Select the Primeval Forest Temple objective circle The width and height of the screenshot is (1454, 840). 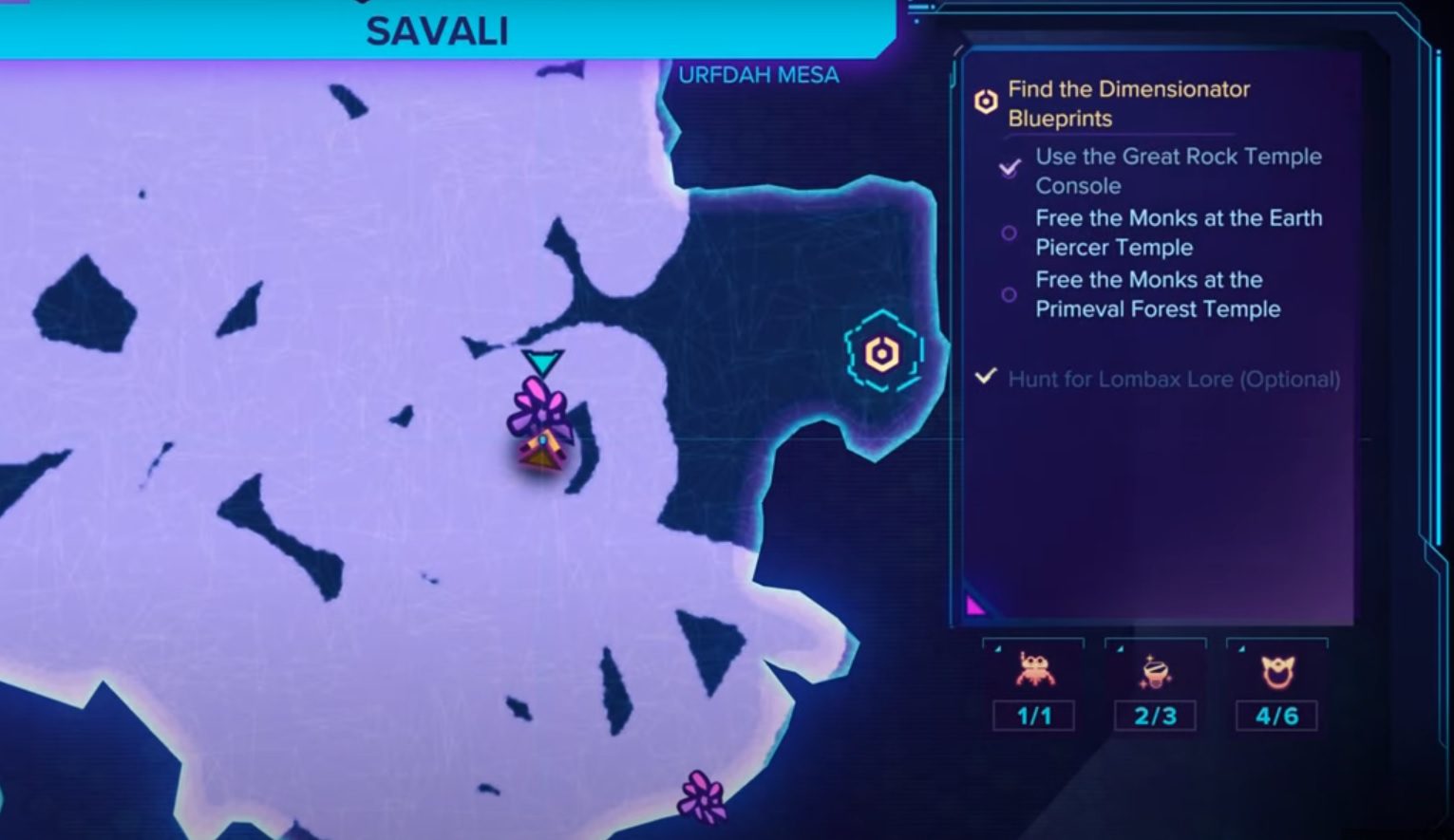(1009, 294)
